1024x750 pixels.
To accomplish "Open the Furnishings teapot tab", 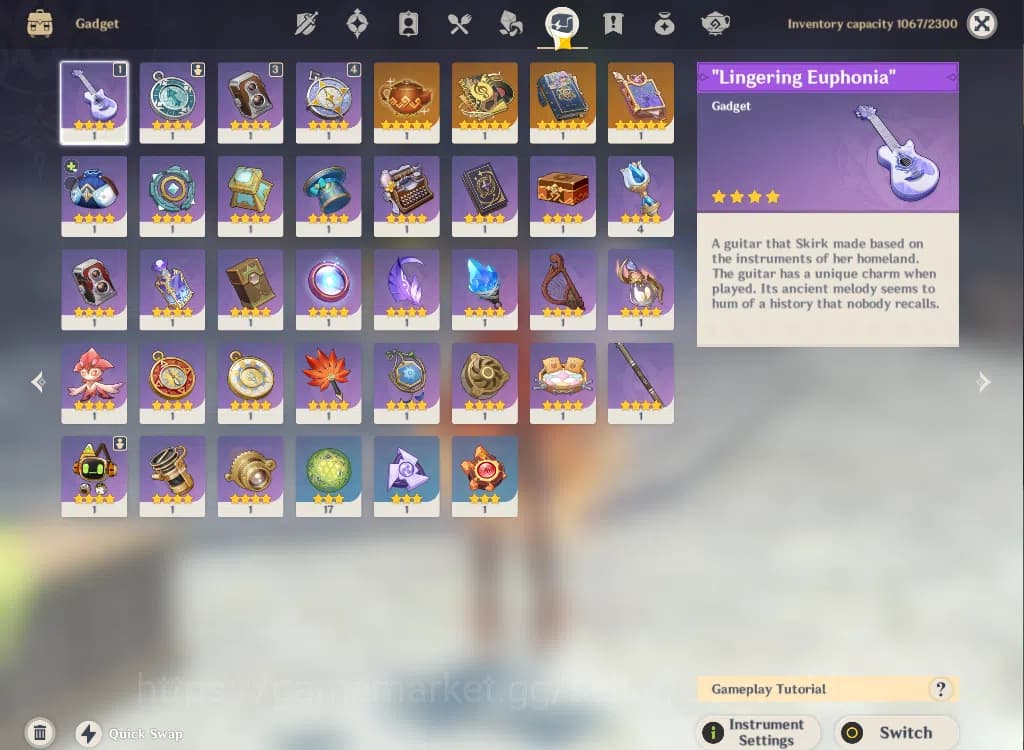I will pyautogui.click(x=715, y=24).
